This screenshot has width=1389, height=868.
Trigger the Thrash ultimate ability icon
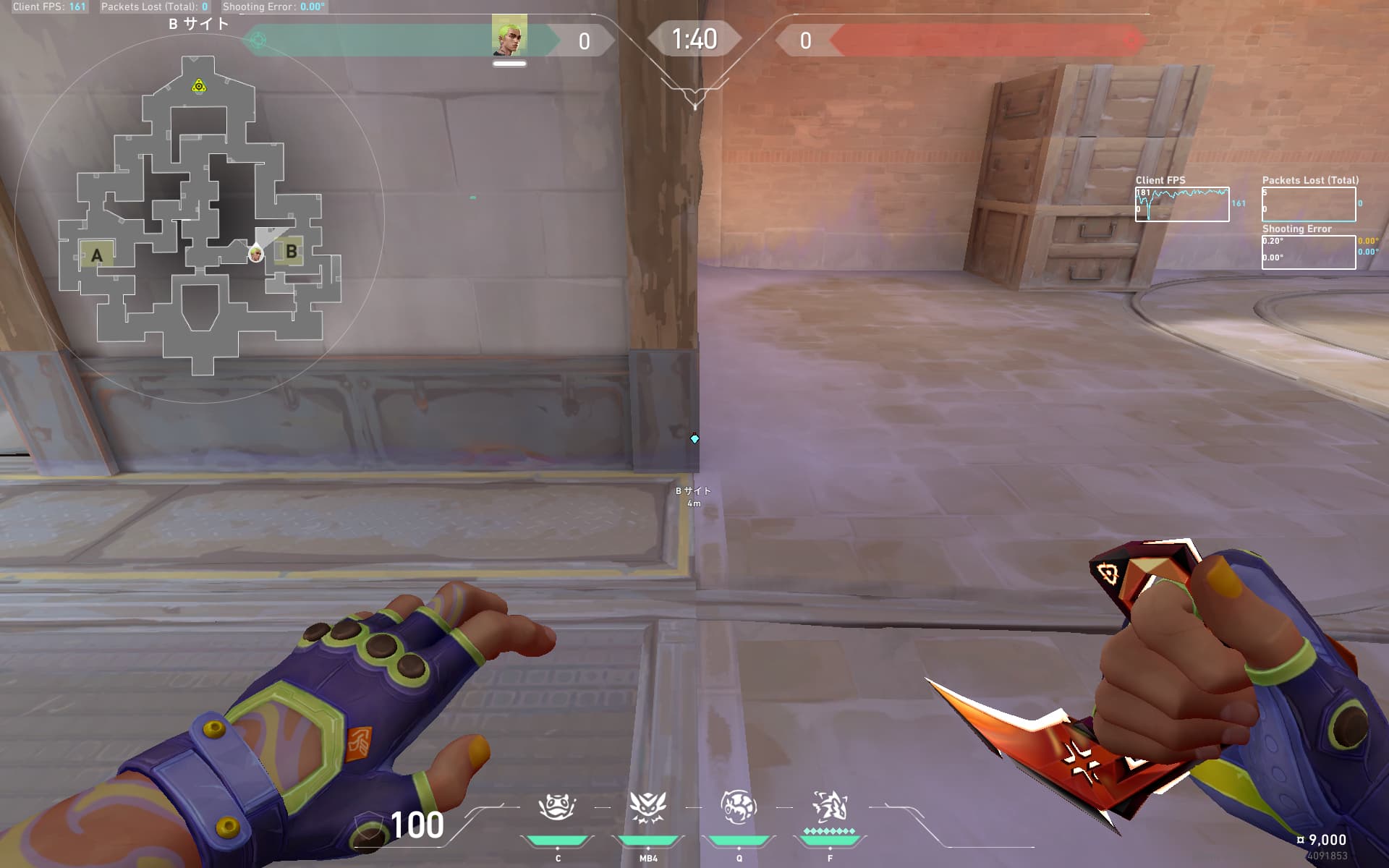point(830,807)
